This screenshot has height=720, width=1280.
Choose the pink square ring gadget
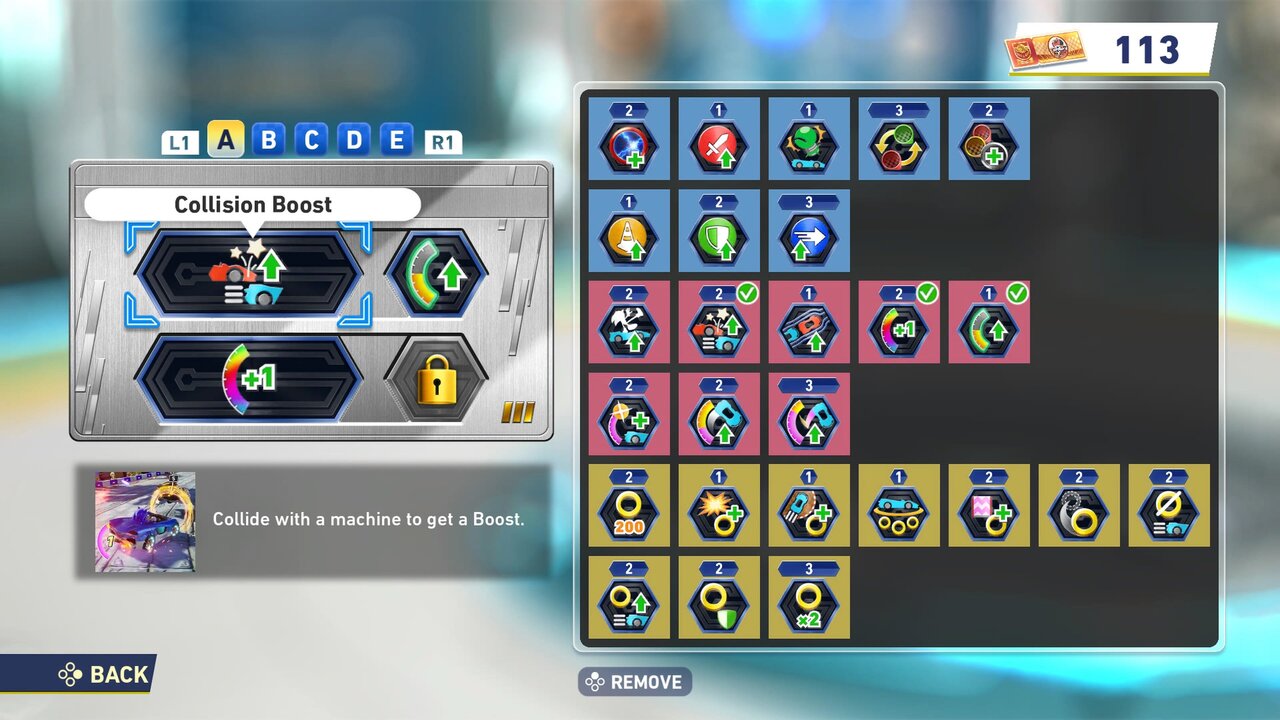tap(989, 506)
